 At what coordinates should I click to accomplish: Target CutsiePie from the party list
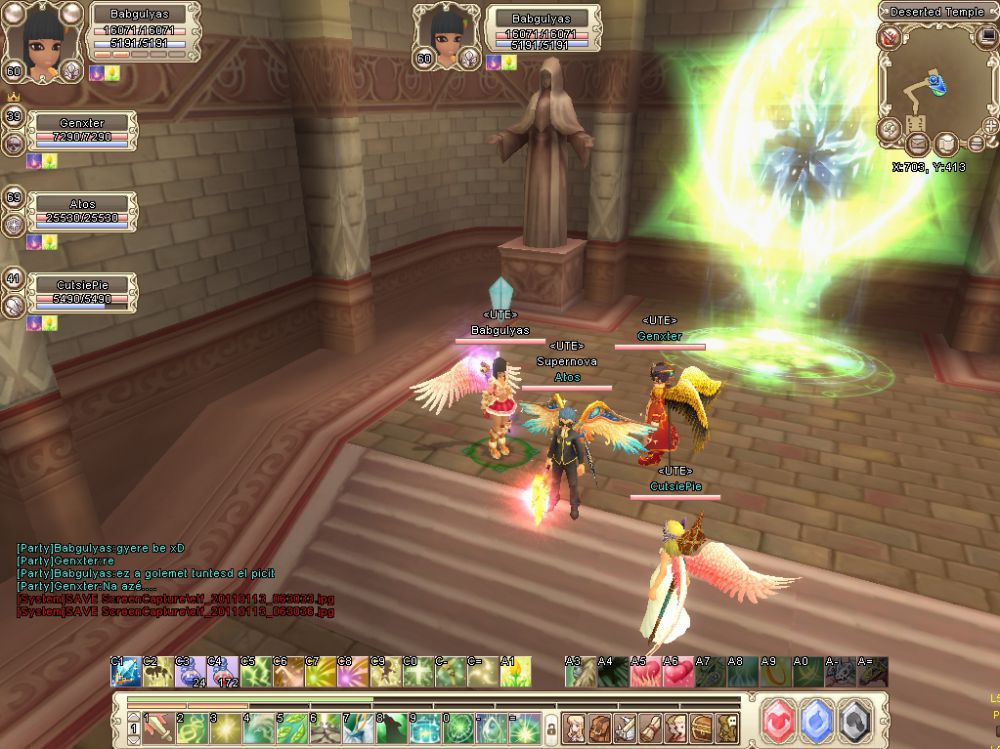(x=82, y=292)
